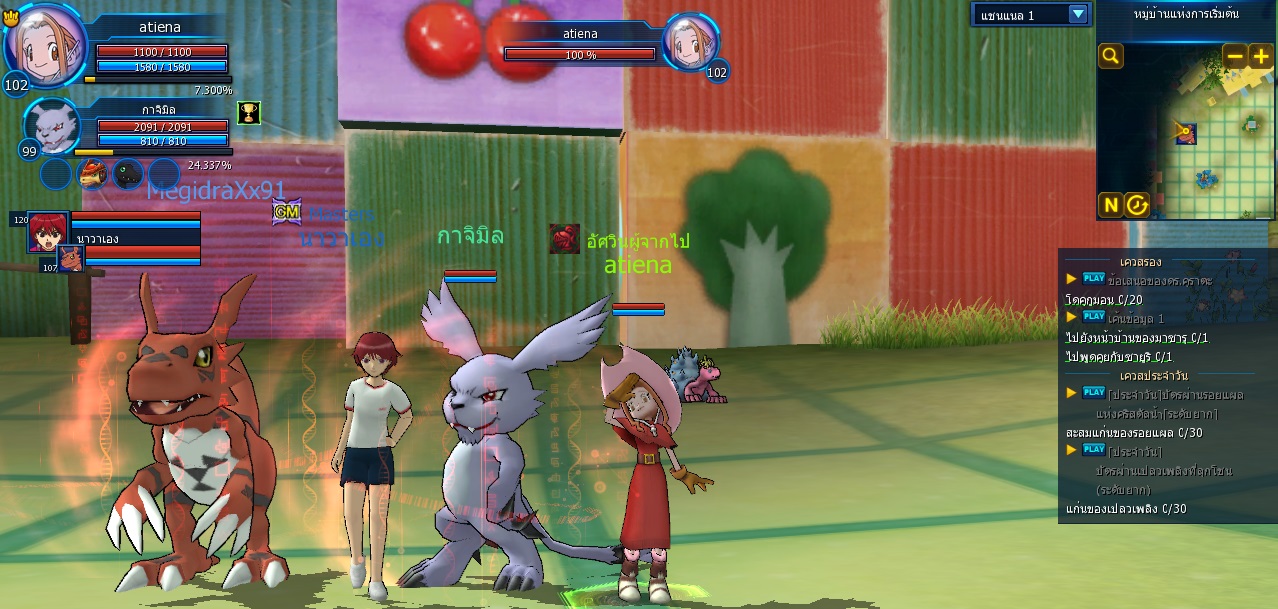Open the gold trophy achievement icon
The height and width of the screenshot is (609, 1278).
[248, 112]
